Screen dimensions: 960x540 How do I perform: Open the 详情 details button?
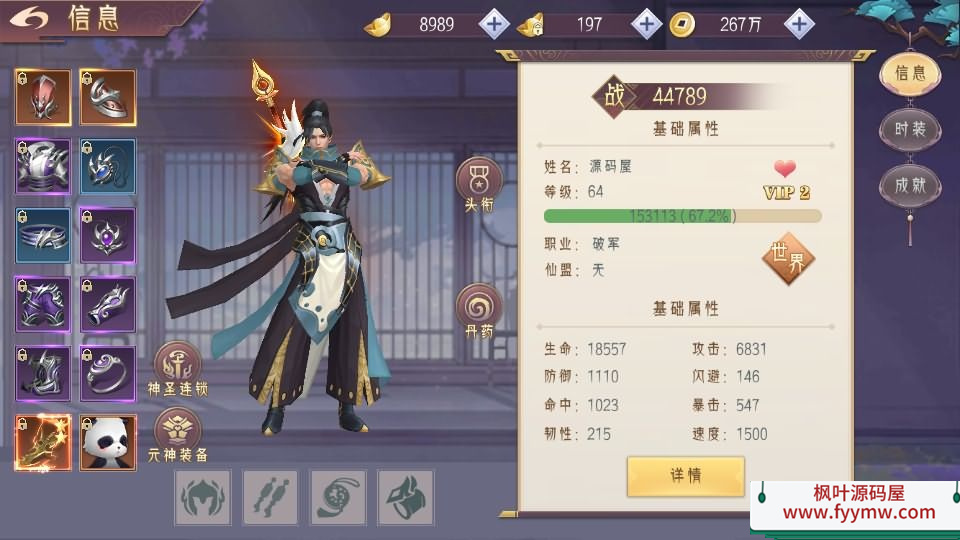[686, 476]
